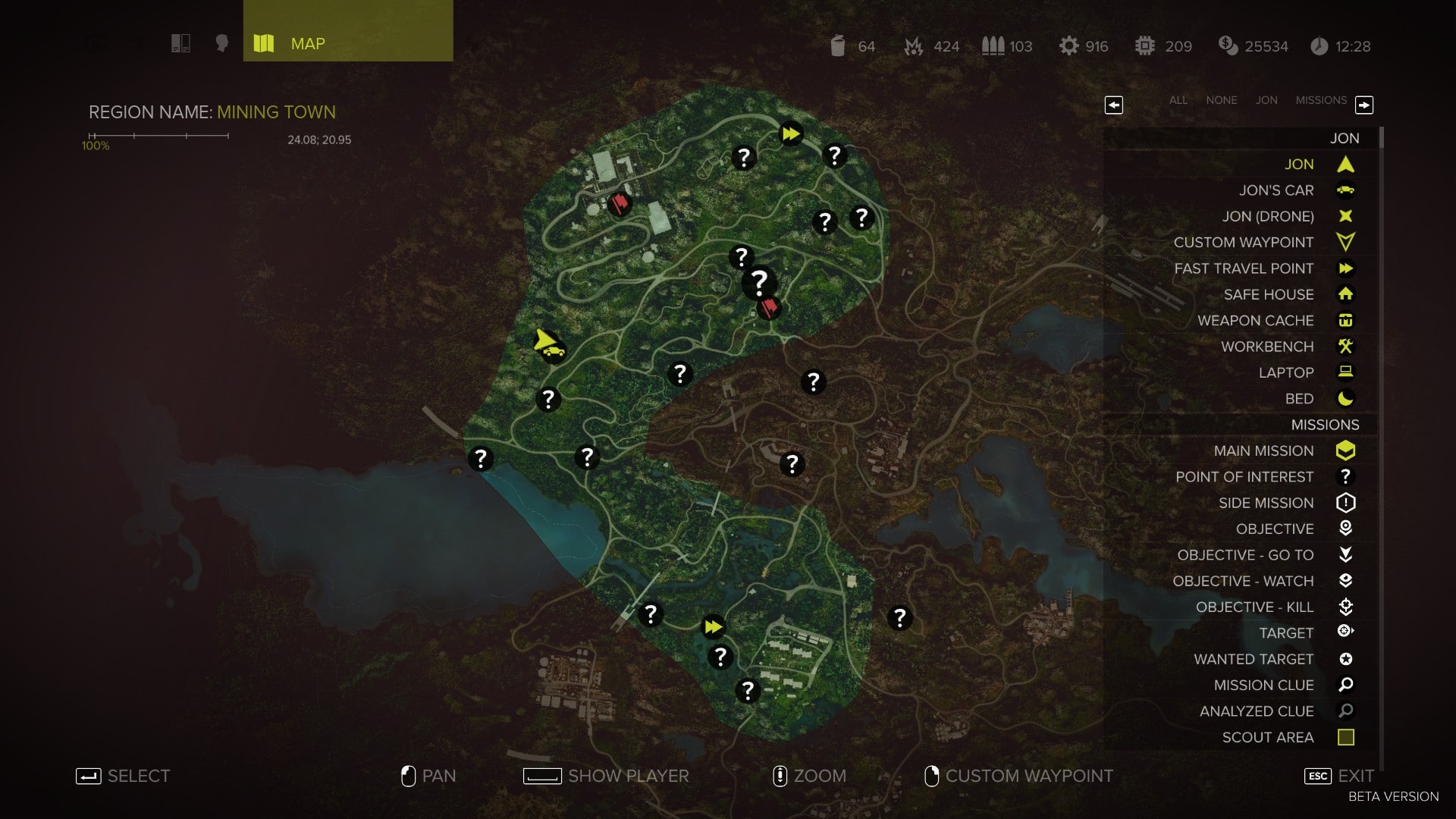Open the journal book tab icon
Image resolution: width=1456 pixels, height=819 pixels.
180,43
